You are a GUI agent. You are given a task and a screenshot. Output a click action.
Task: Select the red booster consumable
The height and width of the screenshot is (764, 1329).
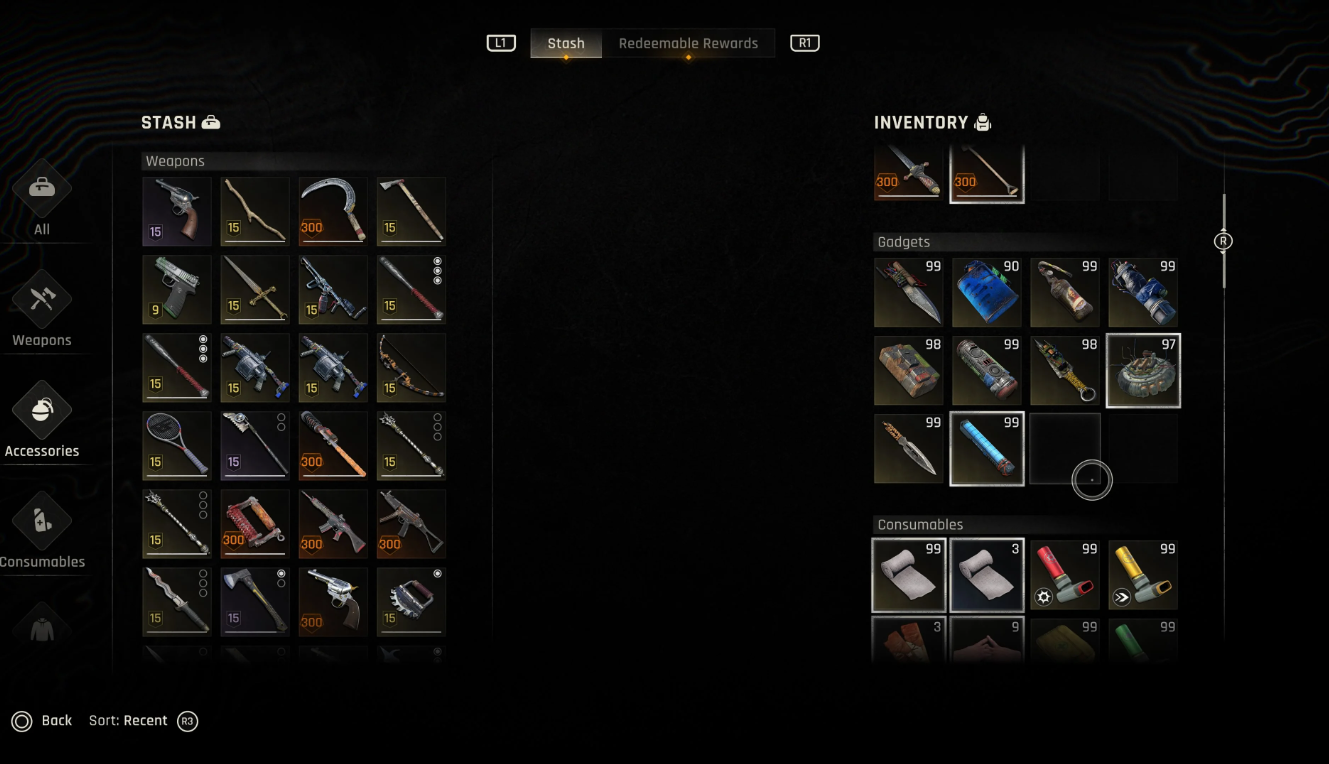[1065, 575]
